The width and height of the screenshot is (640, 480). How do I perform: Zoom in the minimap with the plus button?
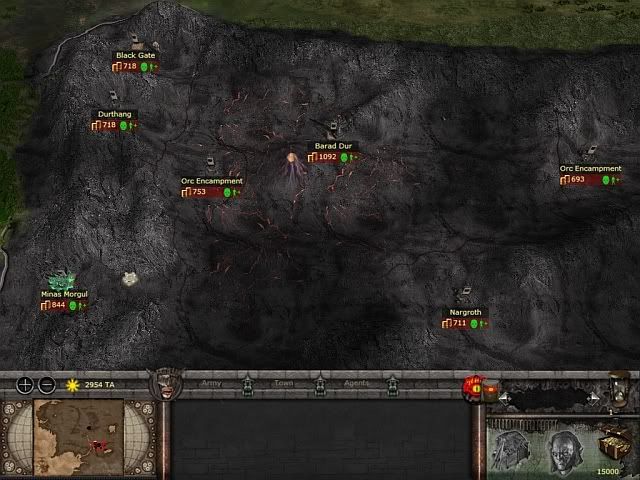25,385
